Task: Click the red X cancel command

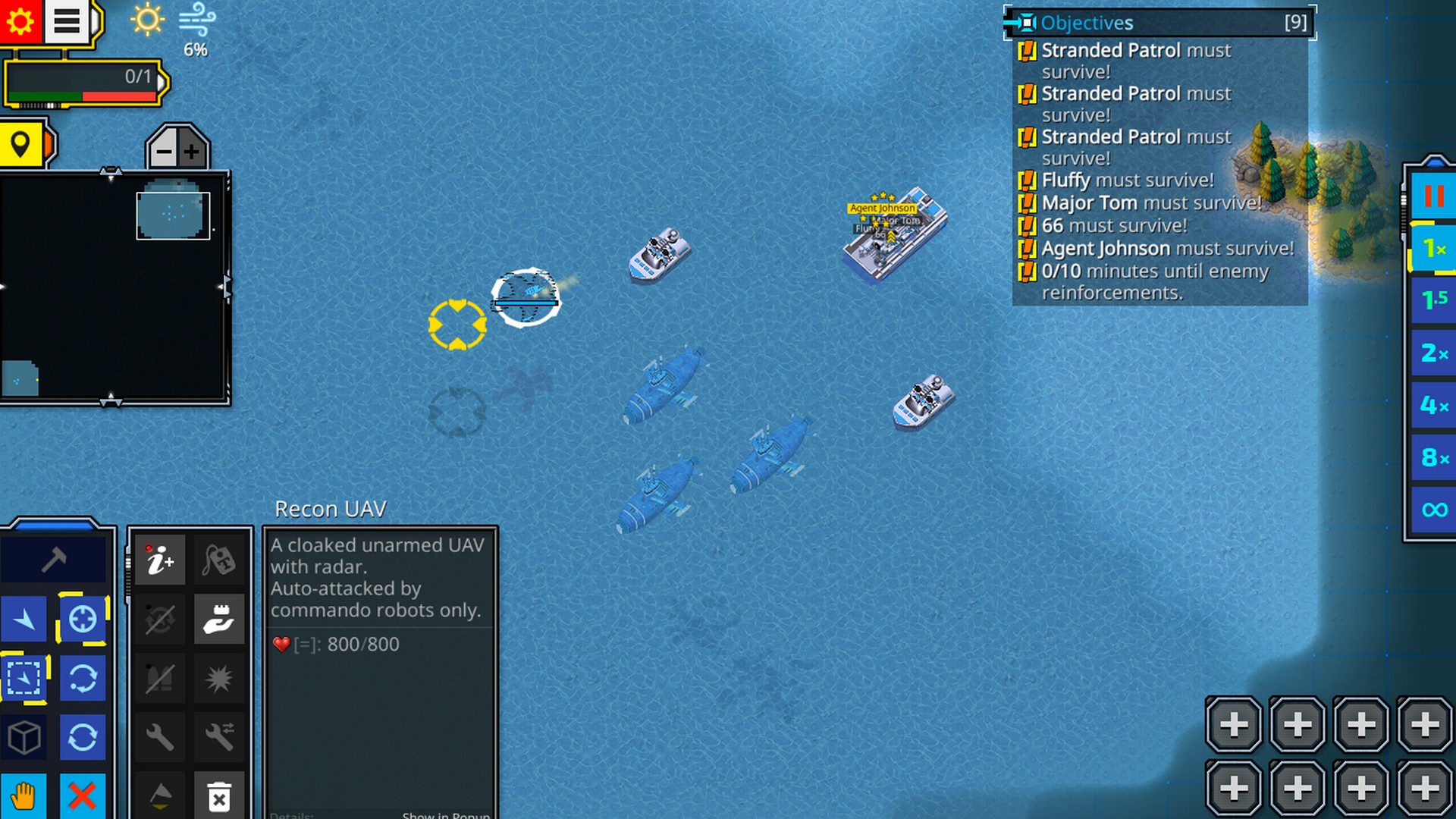Action: (83, 796)
